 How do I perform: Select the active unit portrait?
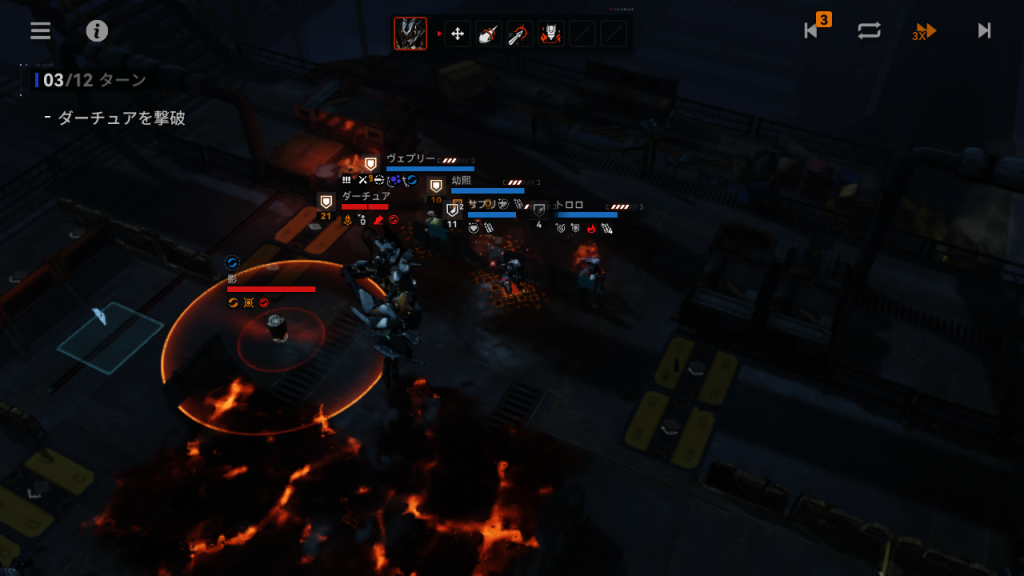(410, 34)
